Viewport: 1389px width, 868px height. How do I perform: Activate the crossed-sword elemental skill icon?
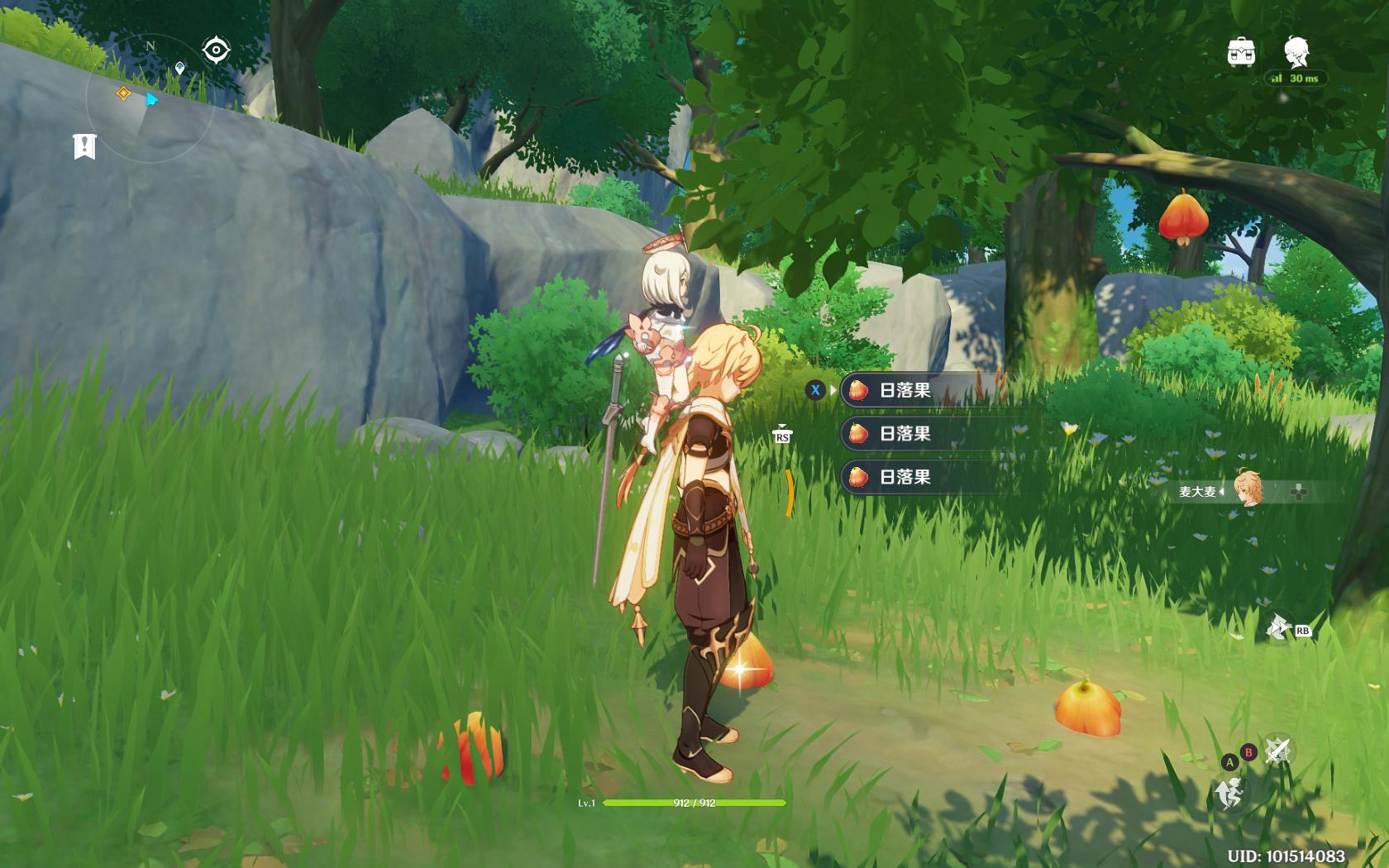(x=1278, y=750)
